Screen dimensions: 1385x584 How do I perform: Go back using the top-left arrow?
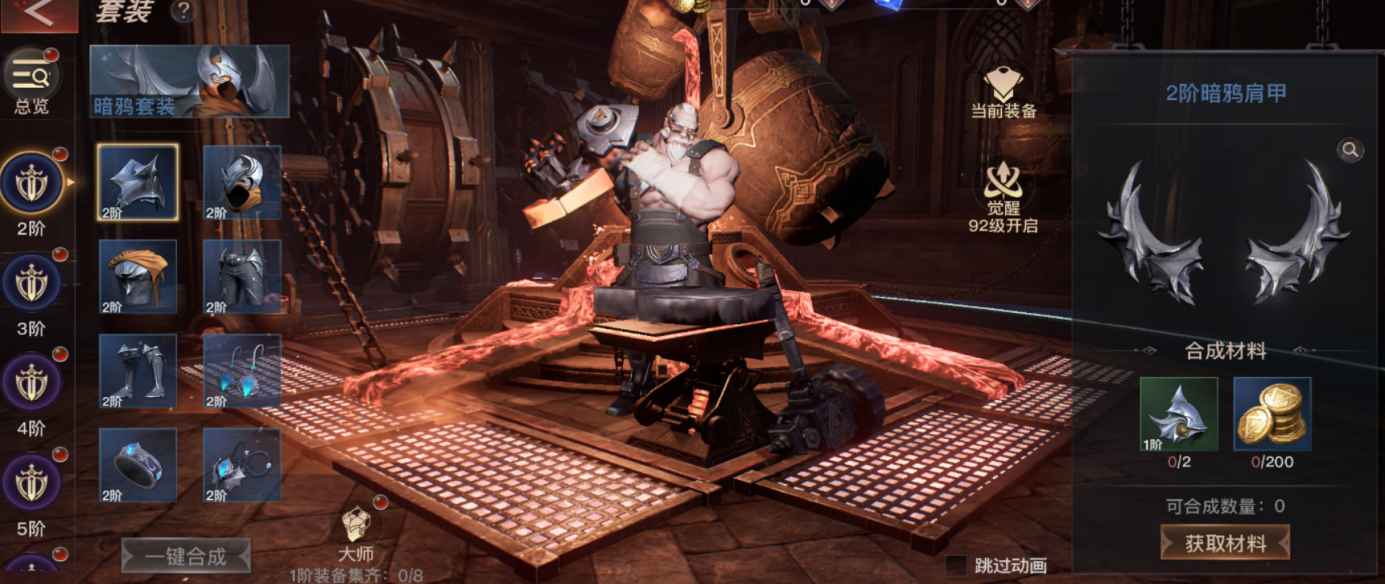(38, 14)
